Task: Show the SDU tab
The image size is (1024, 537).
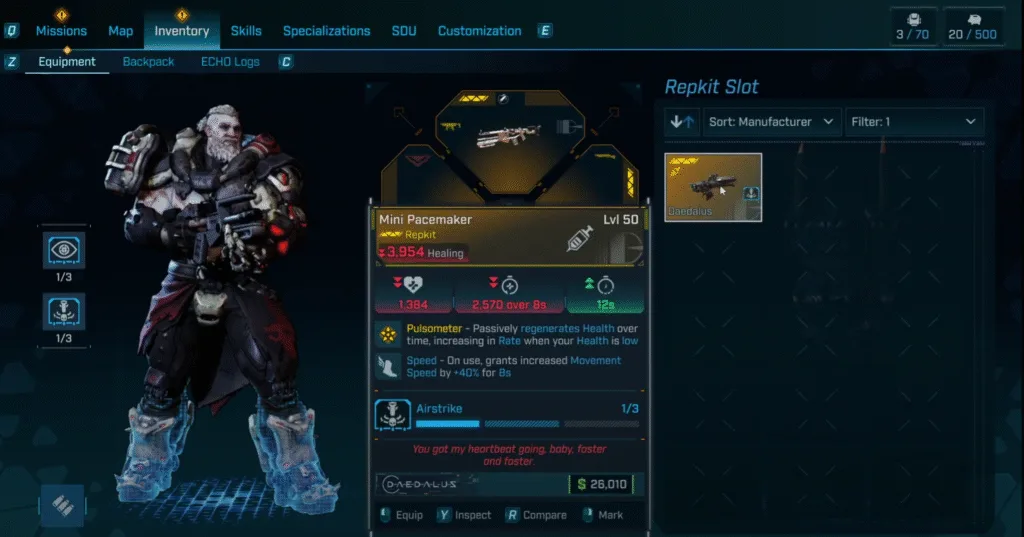Action: click(404, 31)
